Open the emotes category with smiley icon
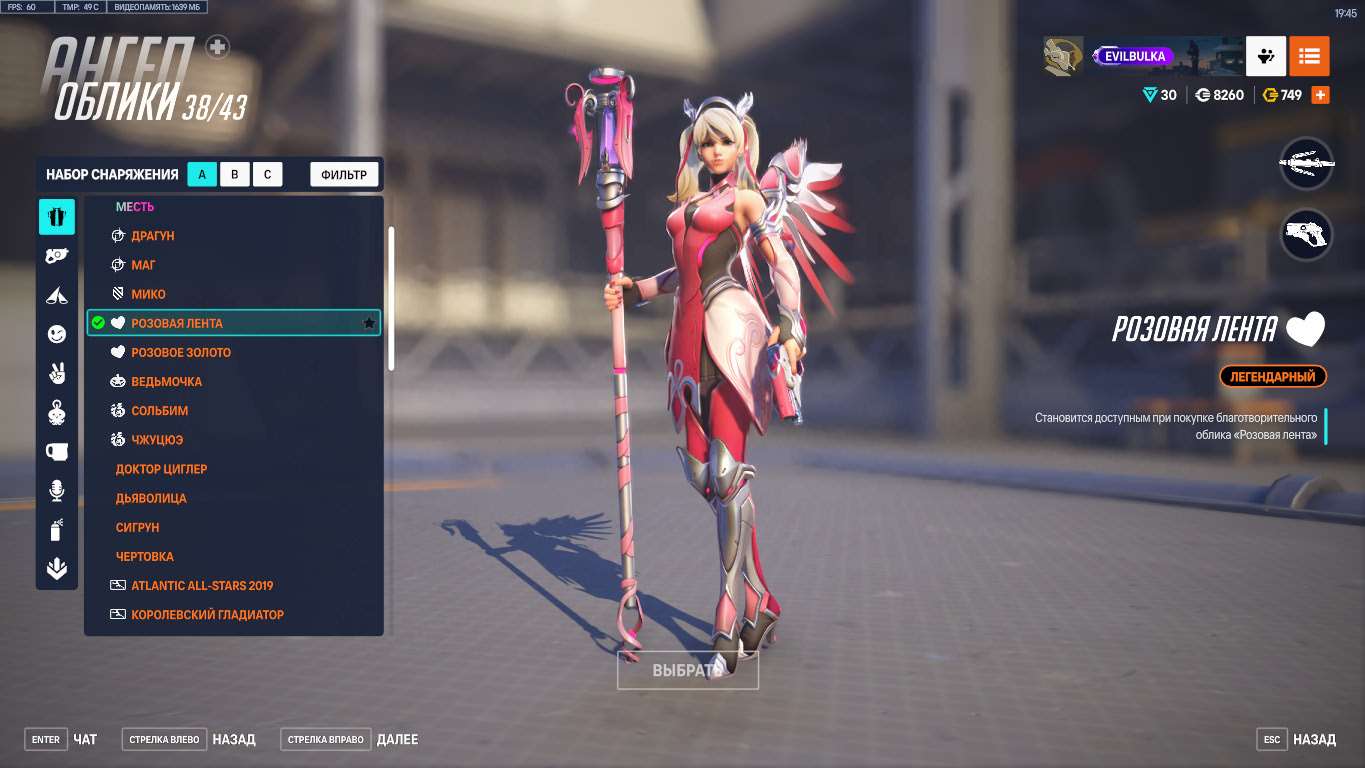Screen dimensions: 1365x768 [x=56, y=333]
